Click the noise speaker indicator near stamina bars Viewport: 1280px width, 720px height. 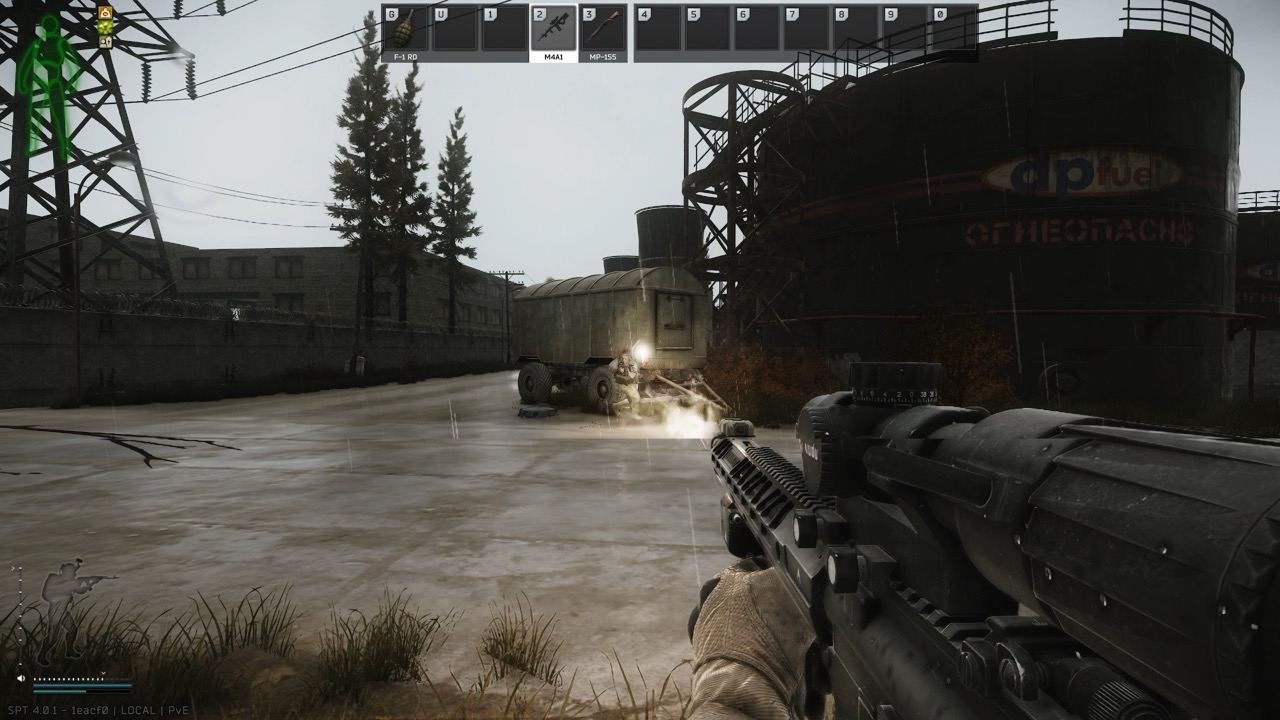(21, 678)
